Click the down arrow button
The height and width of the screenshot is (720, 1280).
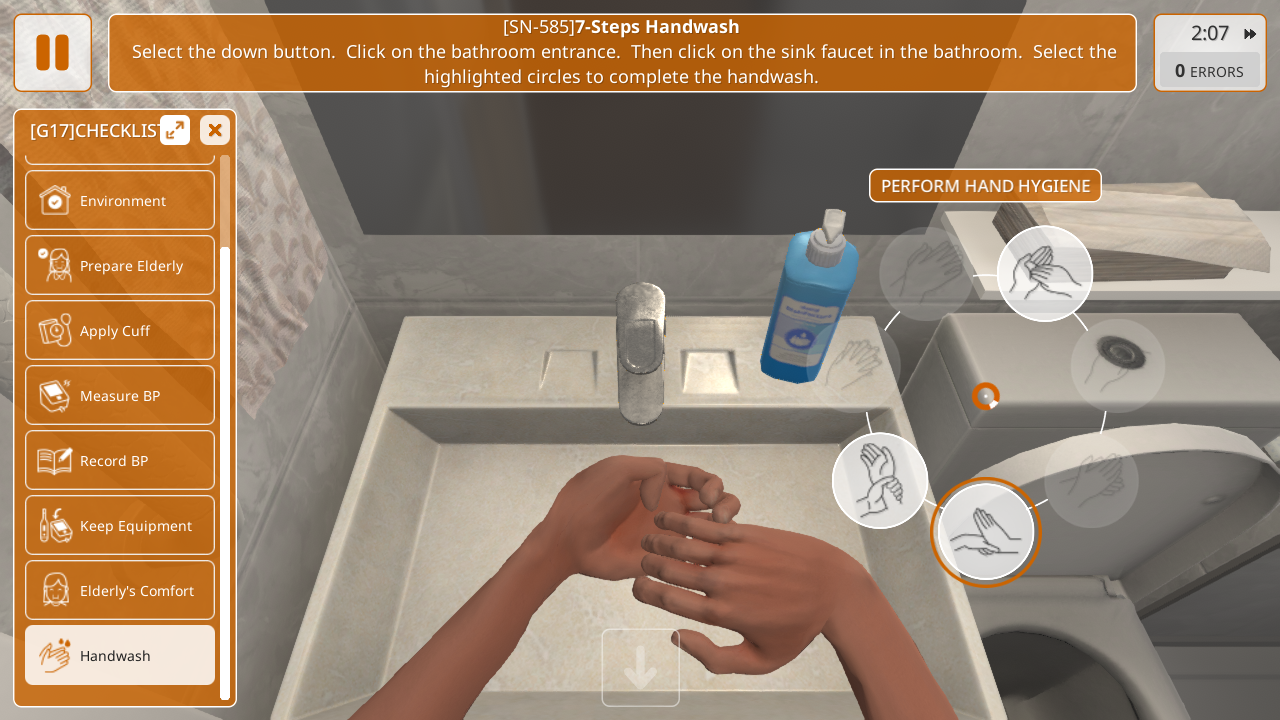tap(640, 668)
